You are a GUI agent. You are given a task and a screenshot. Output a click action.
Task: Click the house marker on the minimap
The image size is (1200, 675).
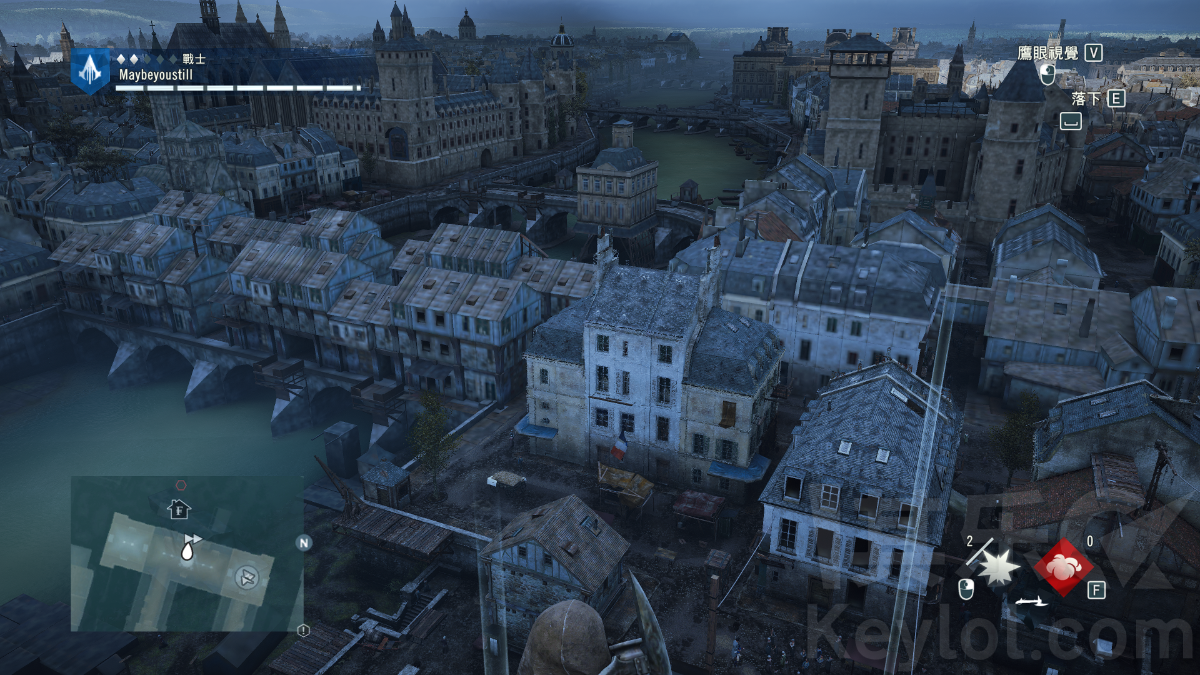tap(178, 509)
